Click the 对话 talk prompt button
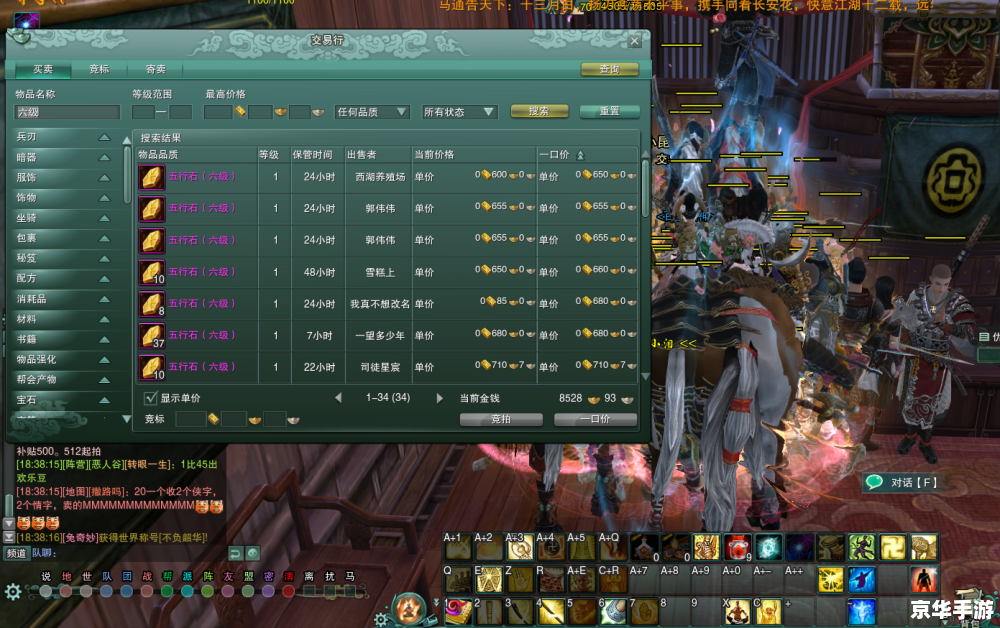Image resolution: width=1000 pixels, height=628 pixels. pyautogui.click(x=902, y=482)
